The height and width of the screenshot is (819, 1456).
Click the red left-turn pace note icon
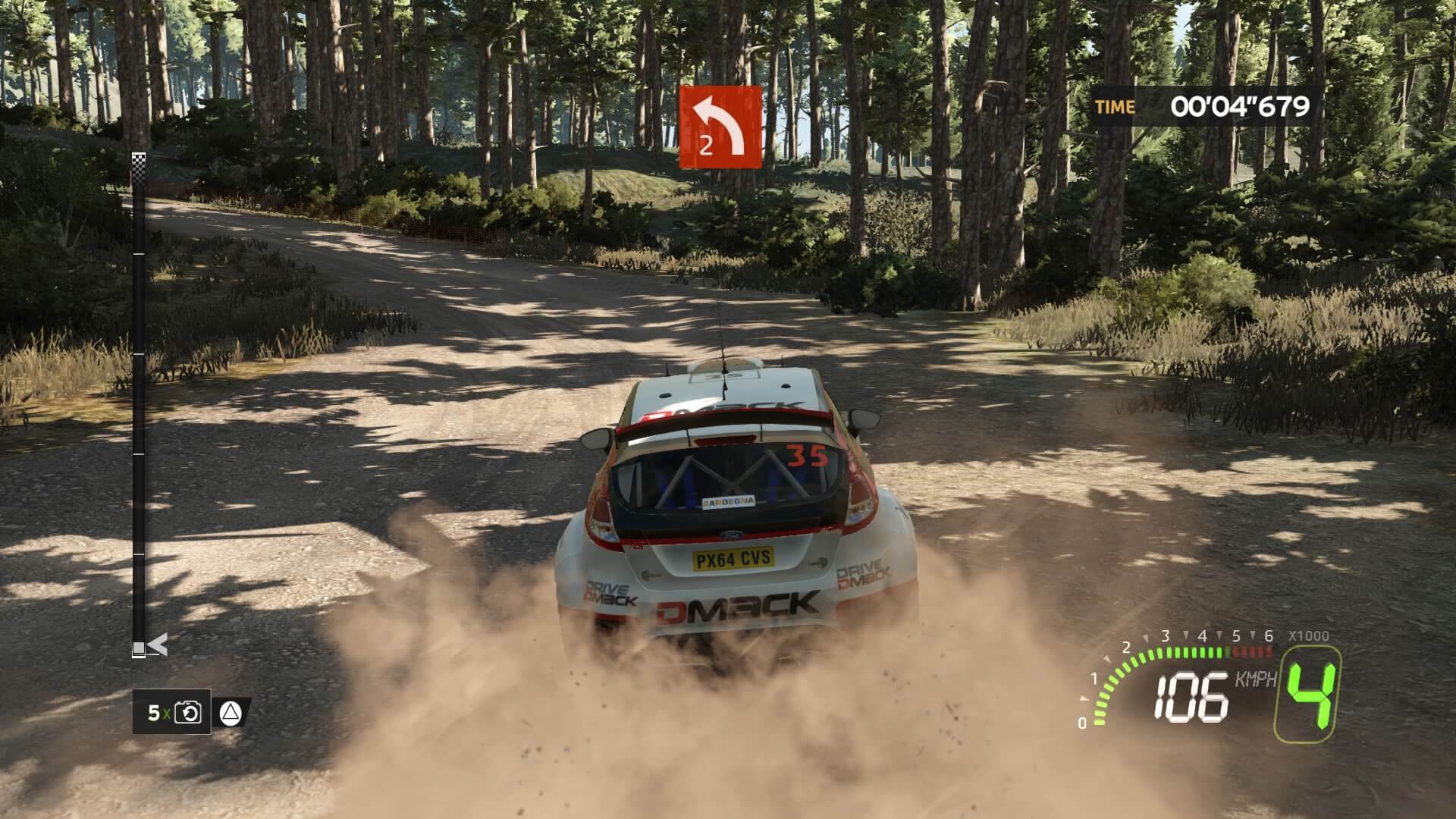[720, 127]
